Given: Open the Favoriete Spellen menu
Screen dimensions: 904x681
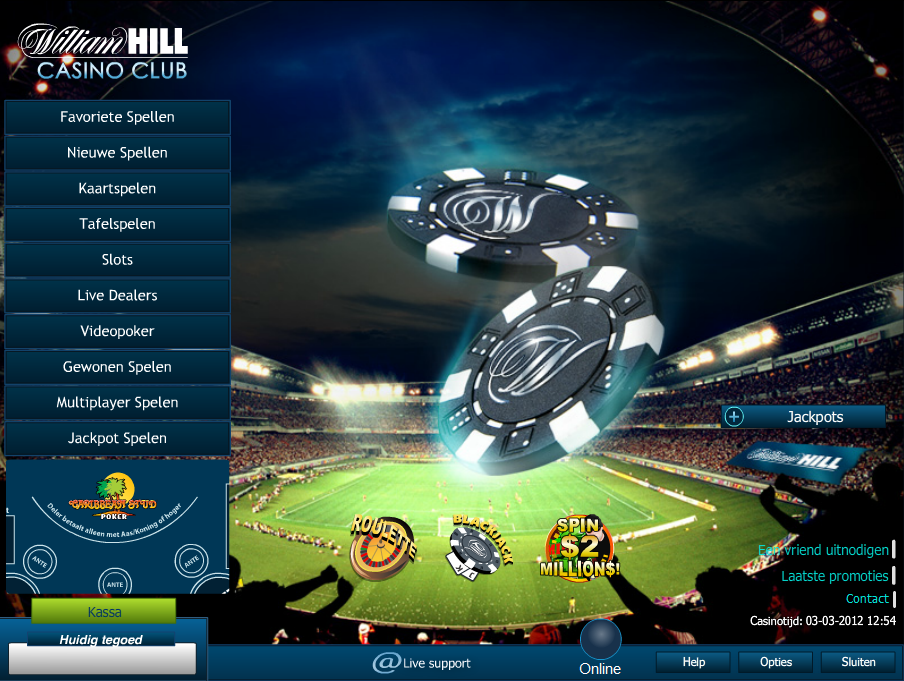Looking at the screenshot, I should click(x=117, y=117).
